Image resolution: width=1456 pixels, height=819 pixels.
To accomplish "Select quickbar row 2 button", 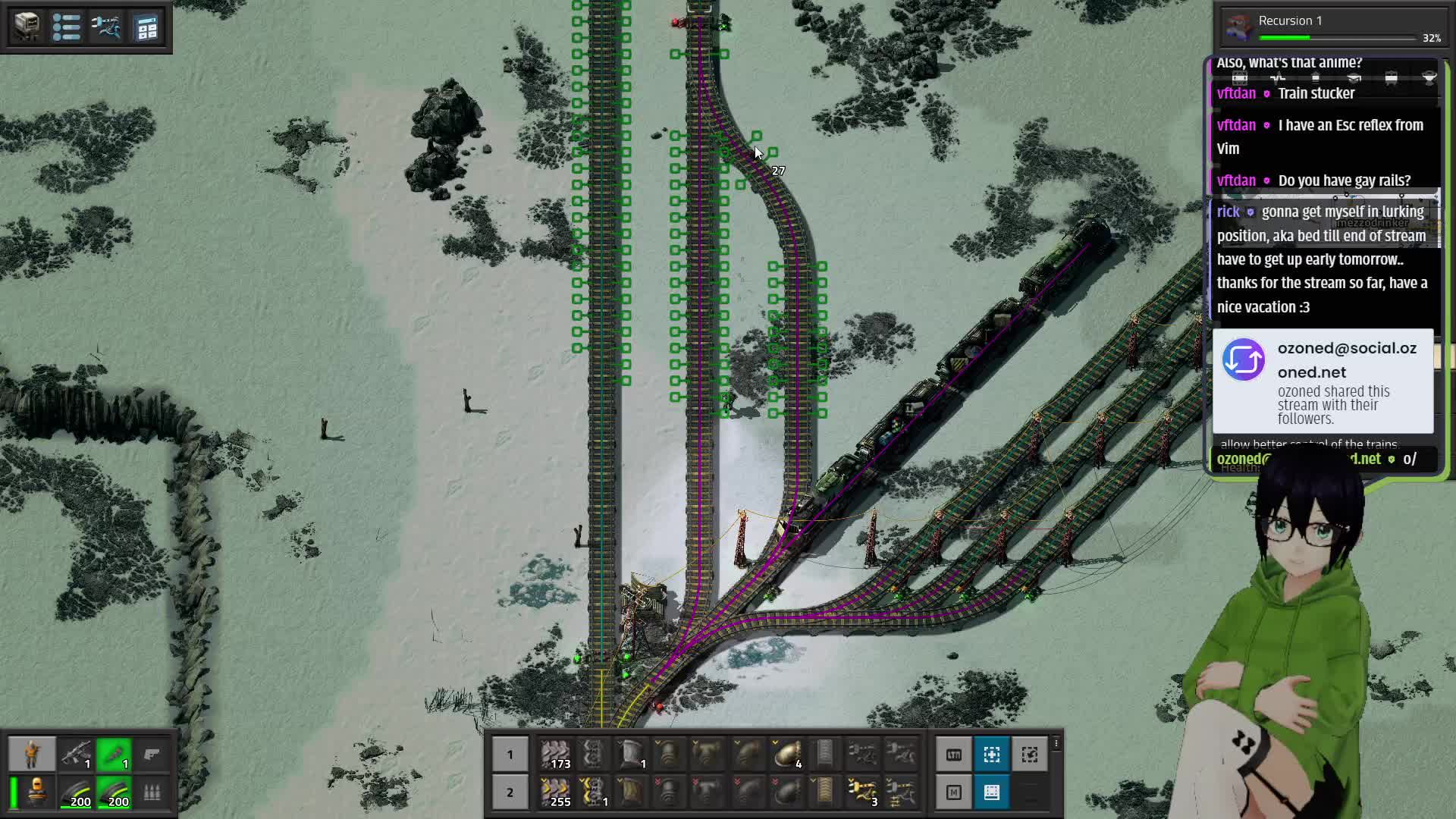I will [510, 792].
